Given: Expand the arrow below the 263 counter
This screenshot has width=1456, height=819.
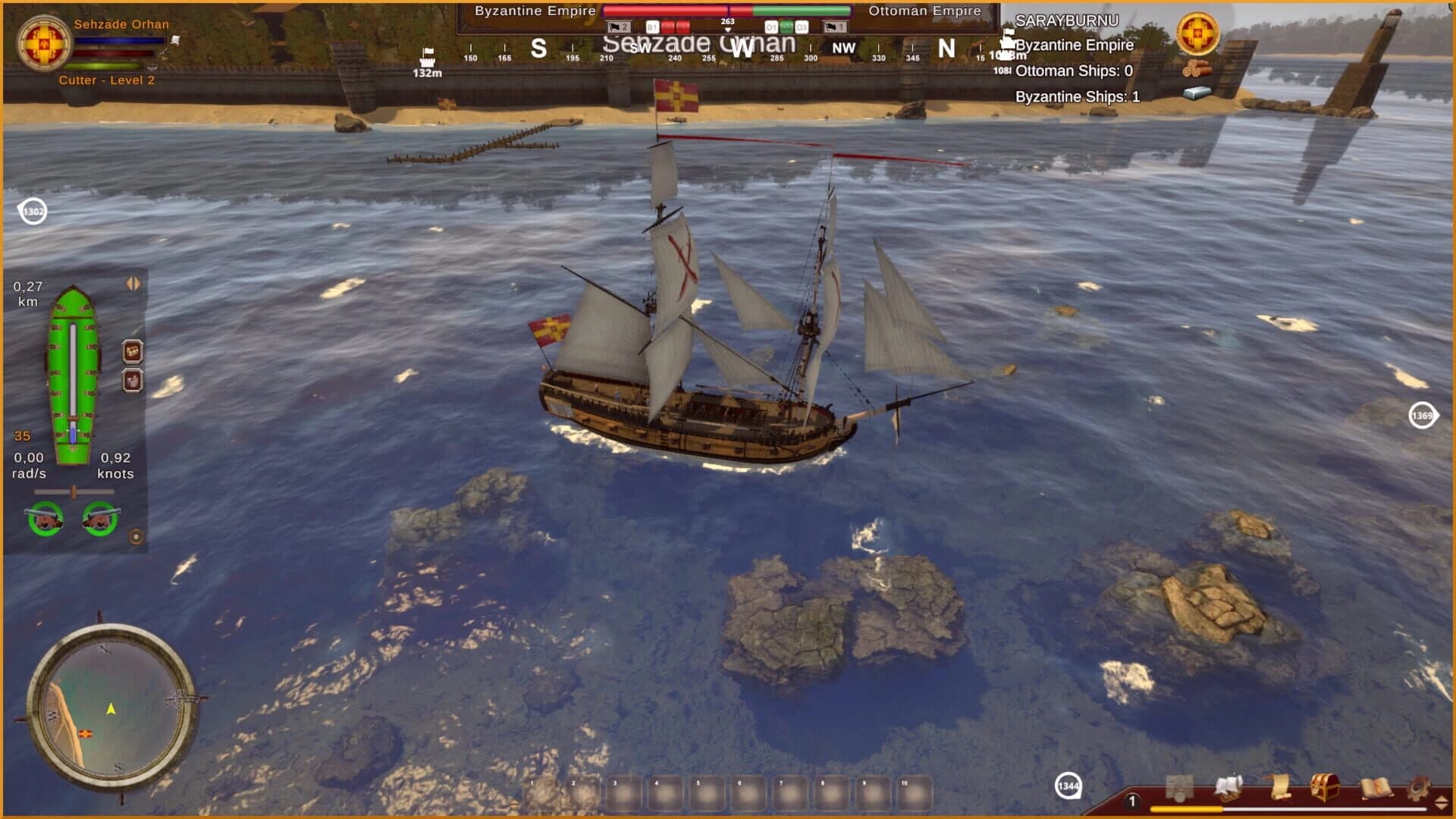Looking at the screenshot, I should tap(727, 30).
